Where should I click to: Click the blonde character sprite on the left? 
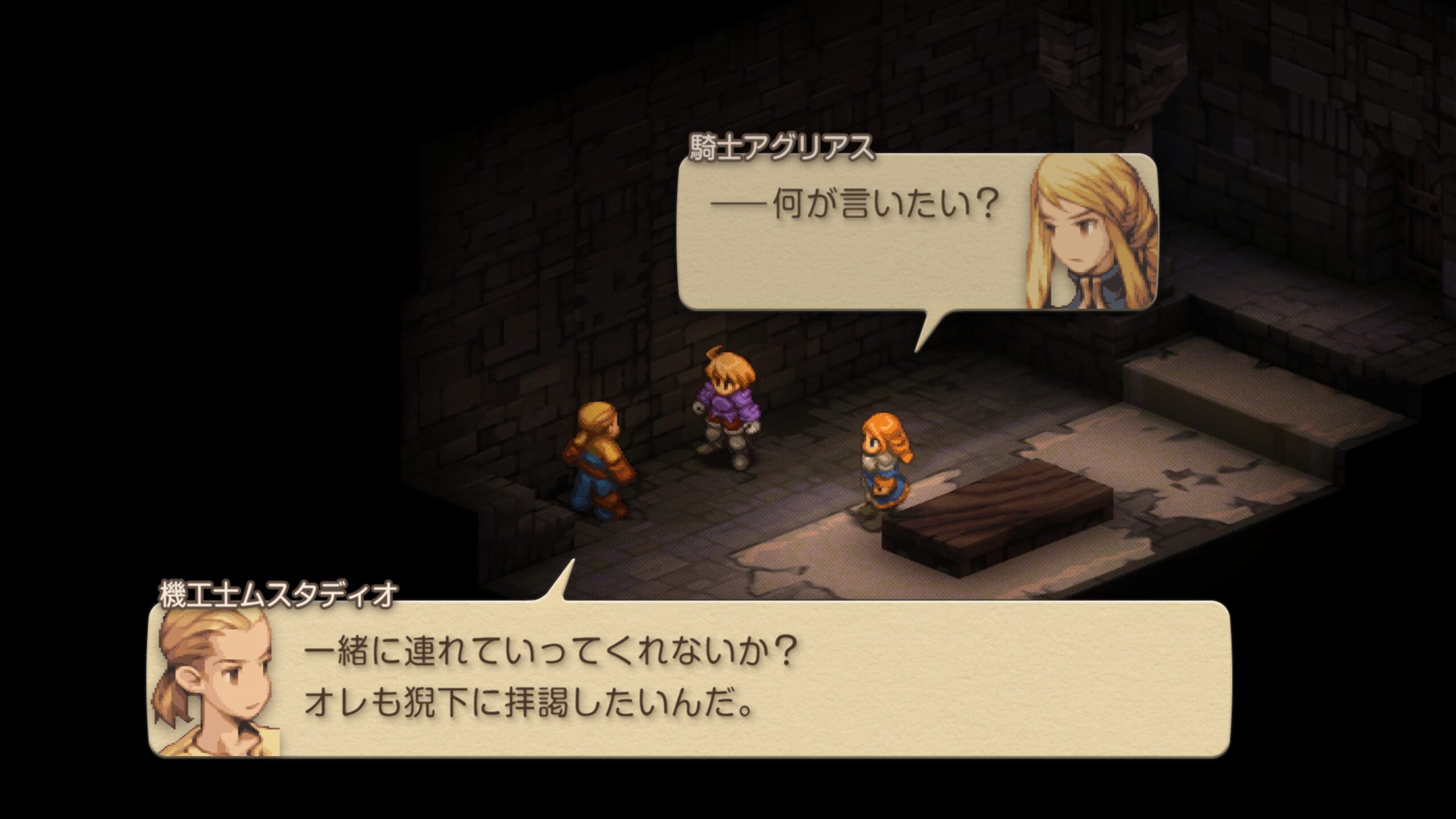pyautogui.click(x=597, y=461)
